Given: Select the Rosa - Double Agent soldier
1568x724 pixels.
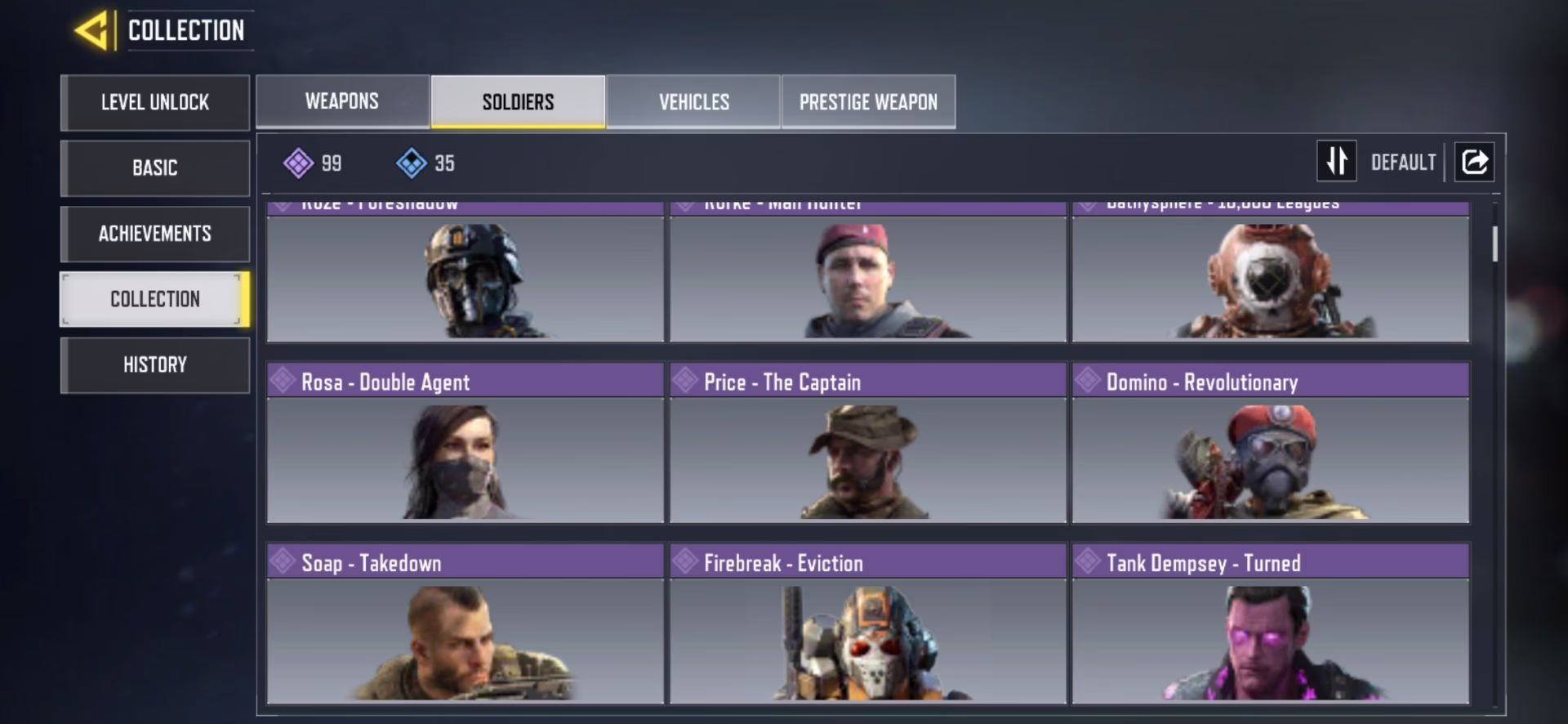Looking at the screenshot, I should coord(465,444).
